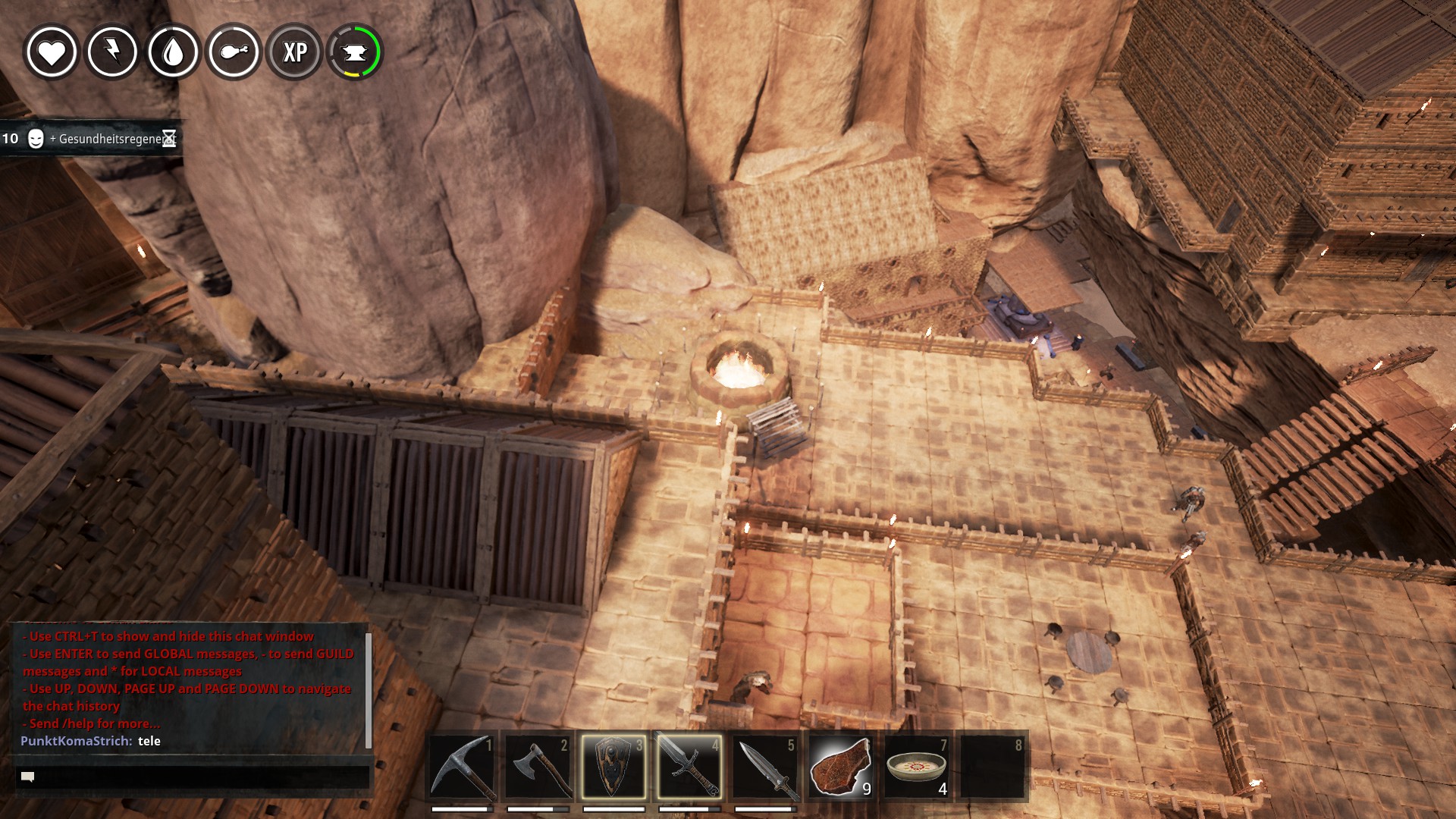The width and height of the screenshot is (1456, 819).
Task: Pick the dagger in hotbar slot 5
Action: click(765, 767)
